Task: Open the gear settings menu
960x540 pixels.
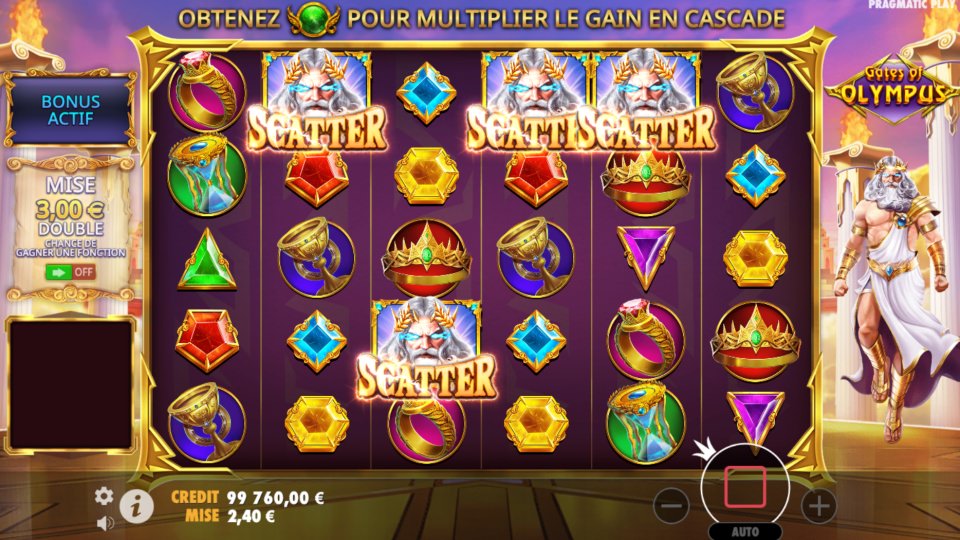Action: point(104,496)
